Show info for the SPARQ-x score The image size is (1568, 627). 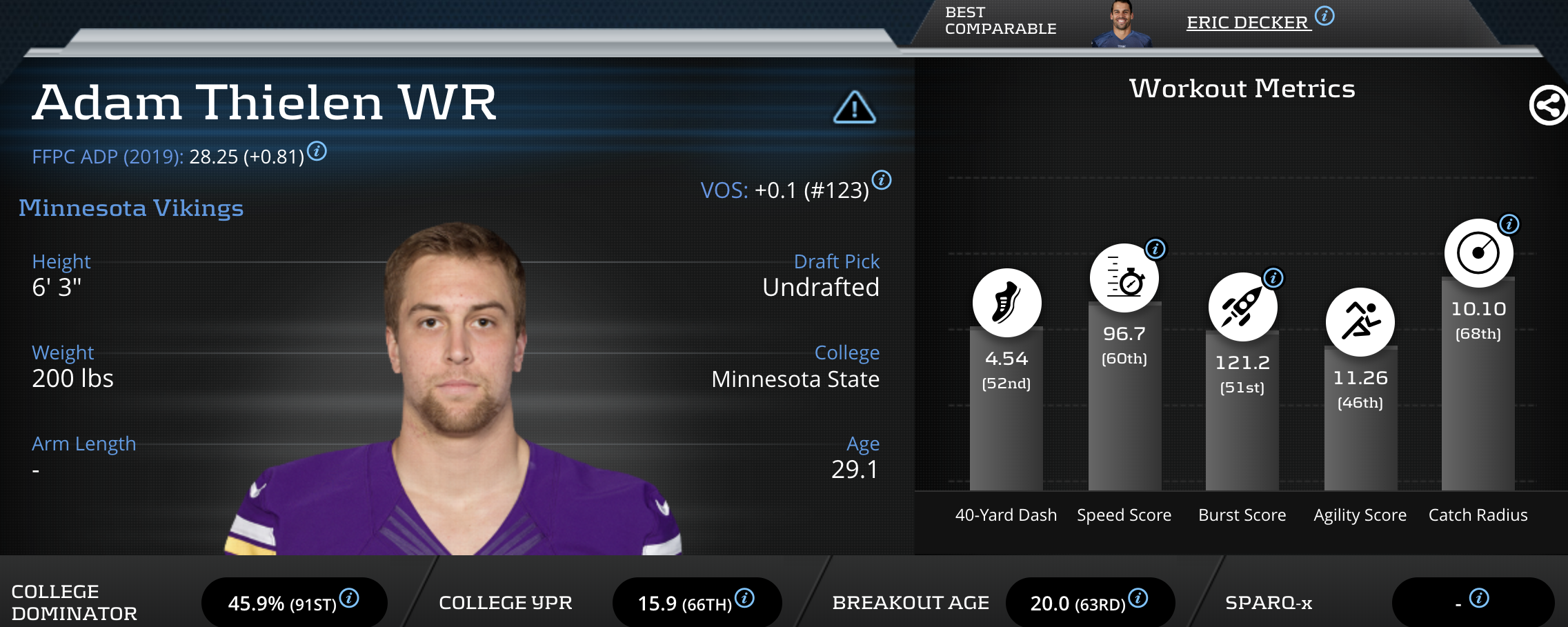[x=1479, y=598]
